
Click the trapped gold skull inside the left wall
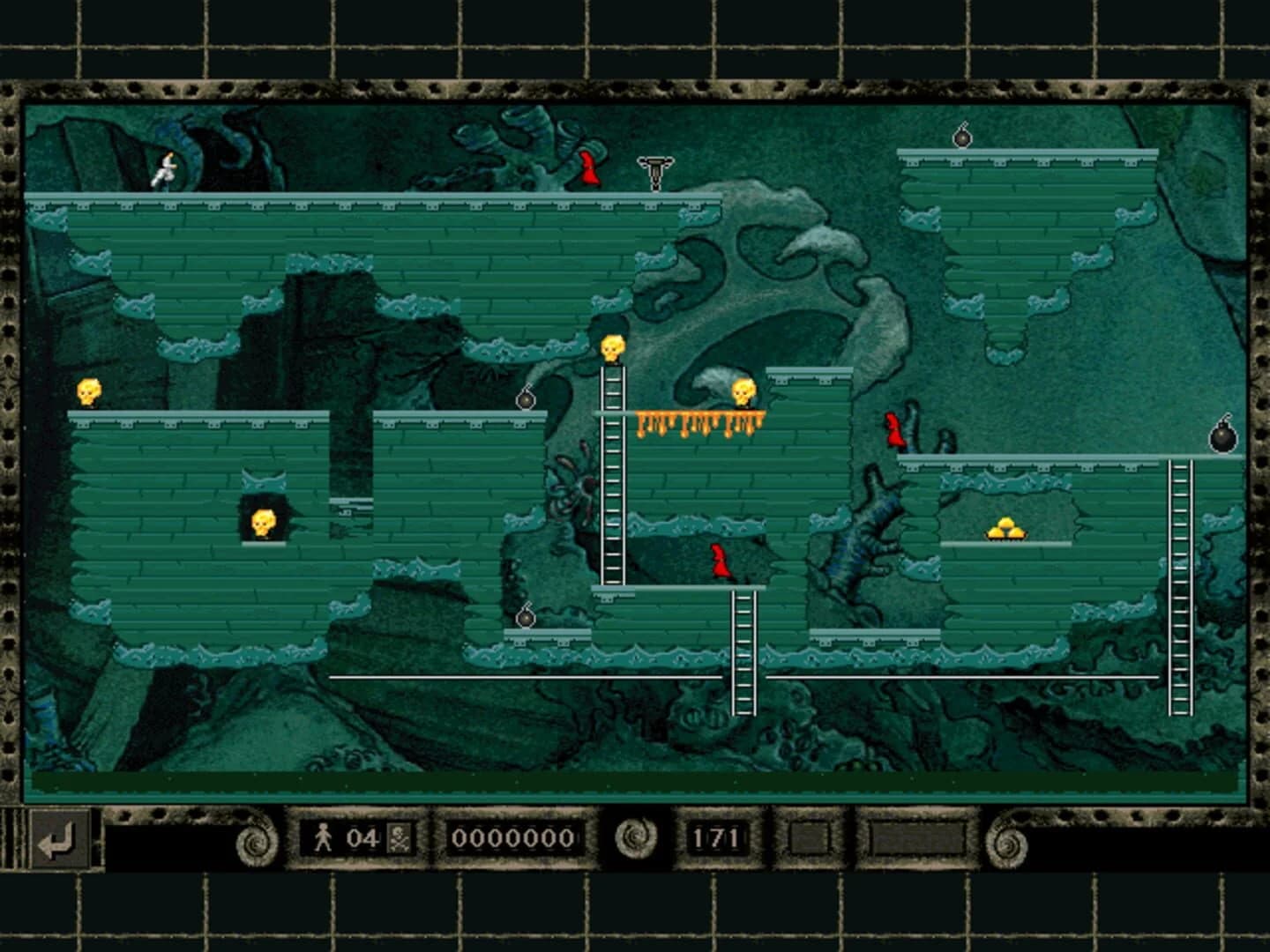point(262,522)
